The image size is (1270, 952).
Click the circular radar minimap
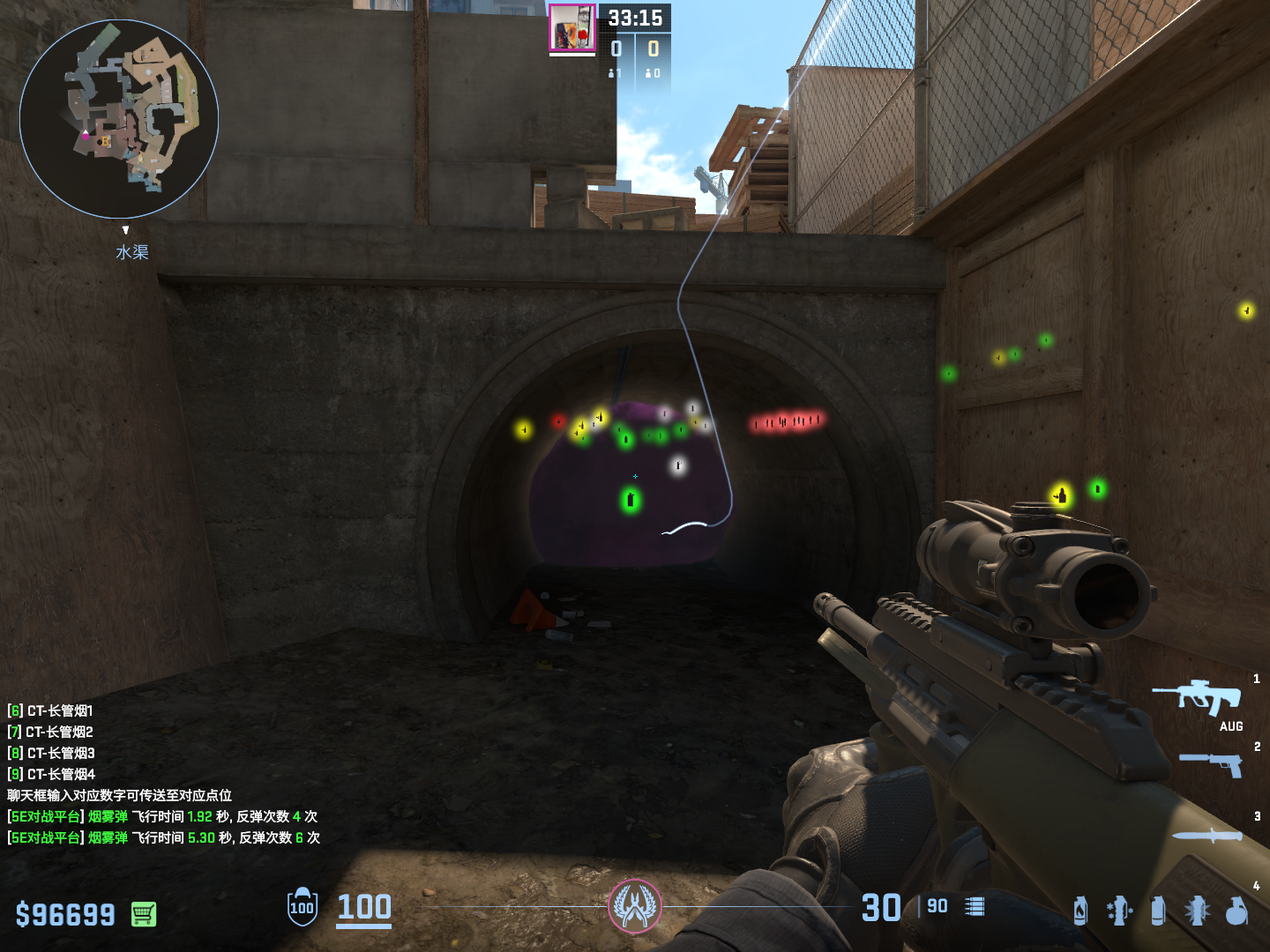click(119, 119)
